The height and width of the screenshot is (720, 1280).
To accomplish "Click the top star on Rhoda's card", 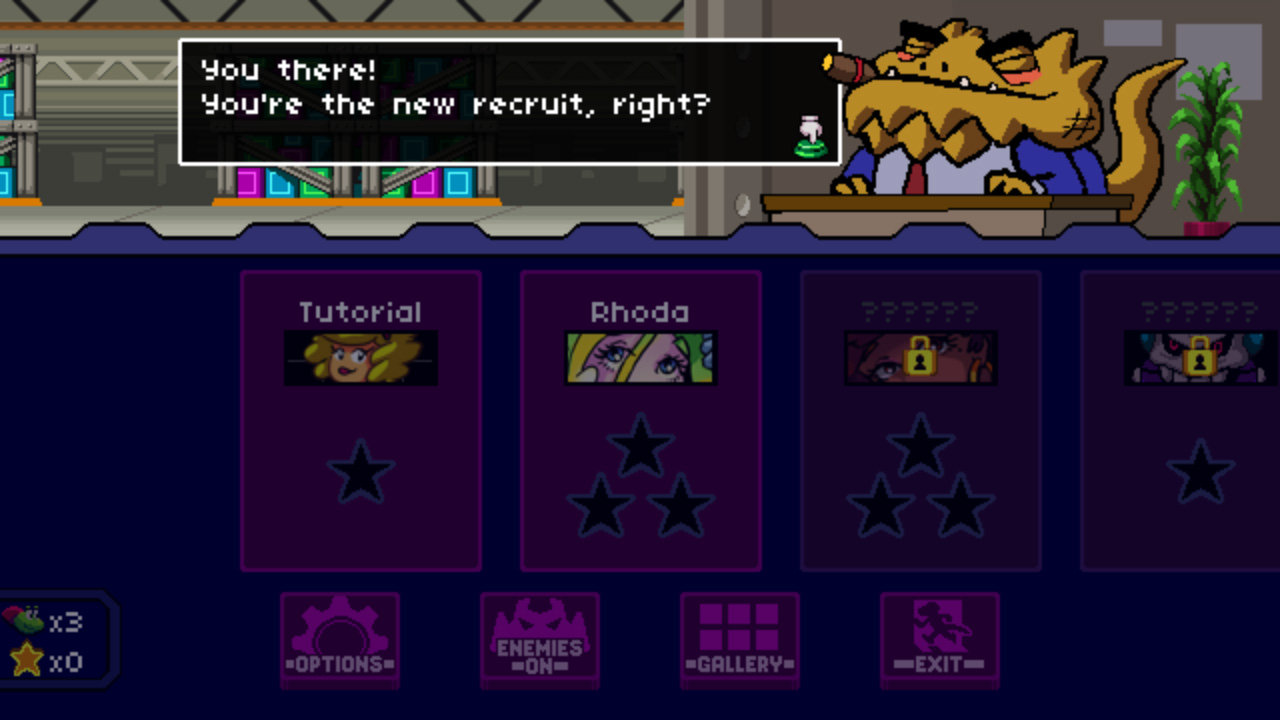I will [641, 446].
